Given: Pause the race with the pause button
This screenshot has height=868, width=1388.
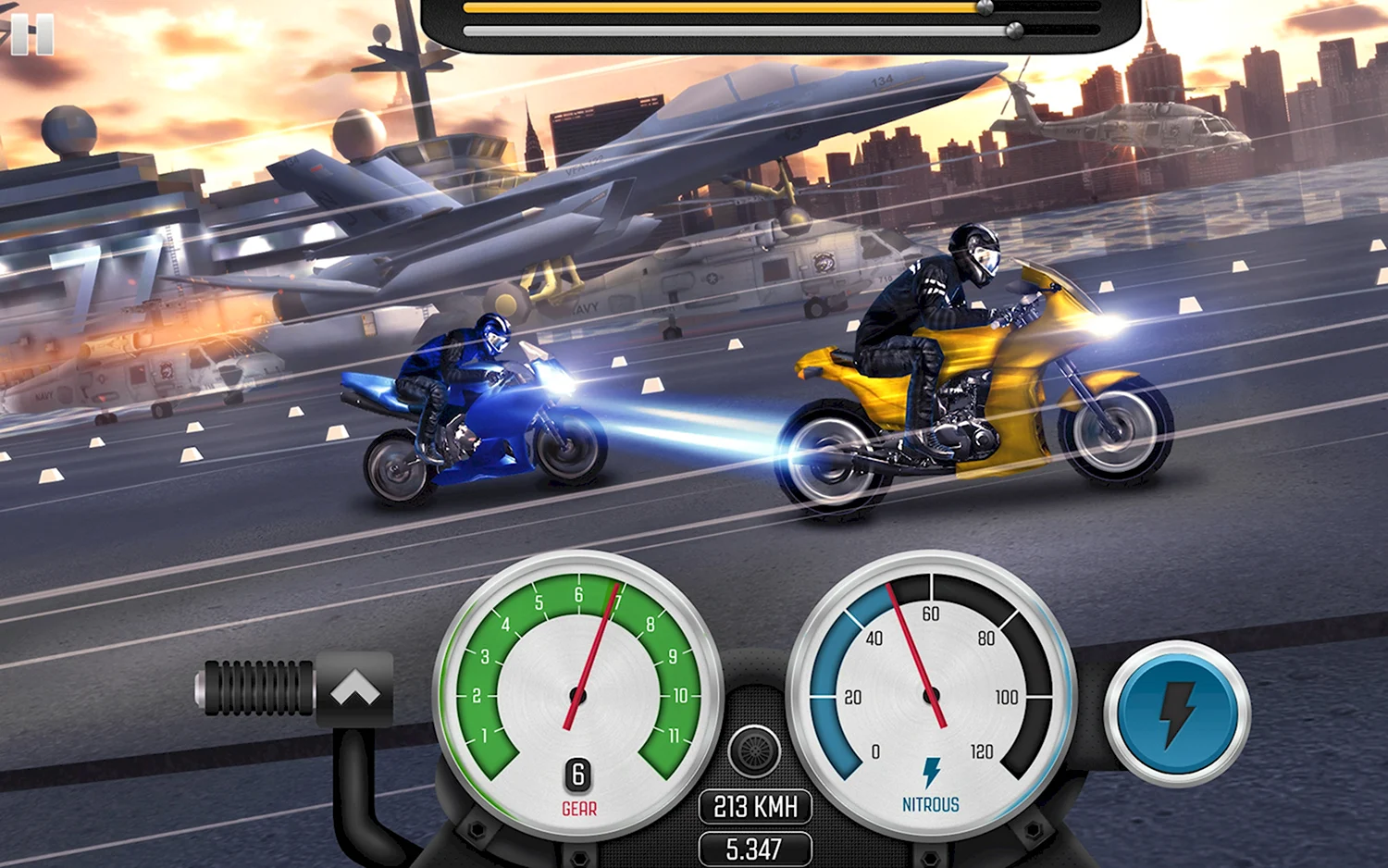Looking at the screenshot, I should click(32, 34).
